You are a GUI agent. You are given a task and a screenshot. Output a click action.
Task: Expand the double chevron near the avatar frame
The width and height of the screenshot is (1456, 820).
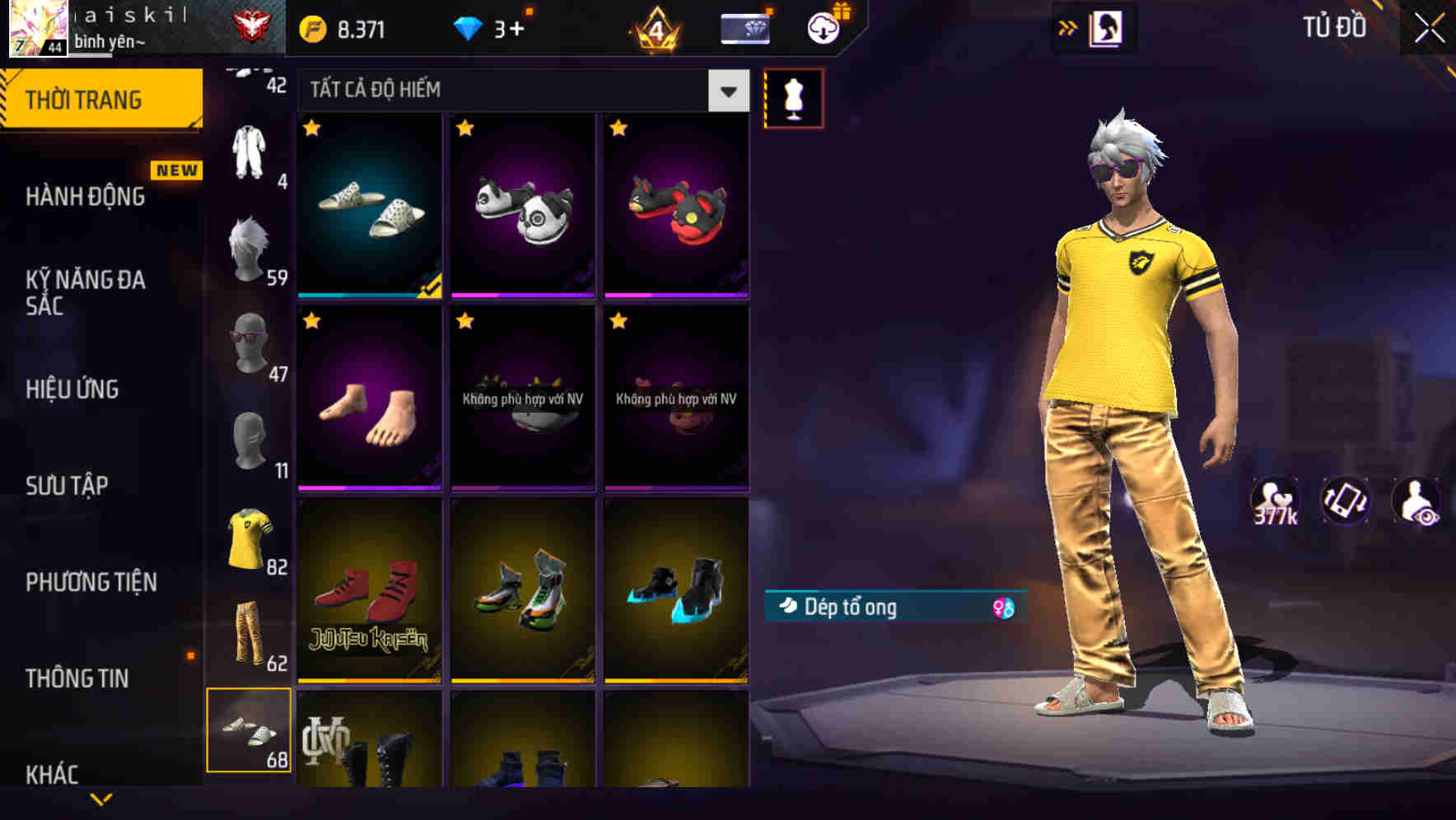point(1068,27)
